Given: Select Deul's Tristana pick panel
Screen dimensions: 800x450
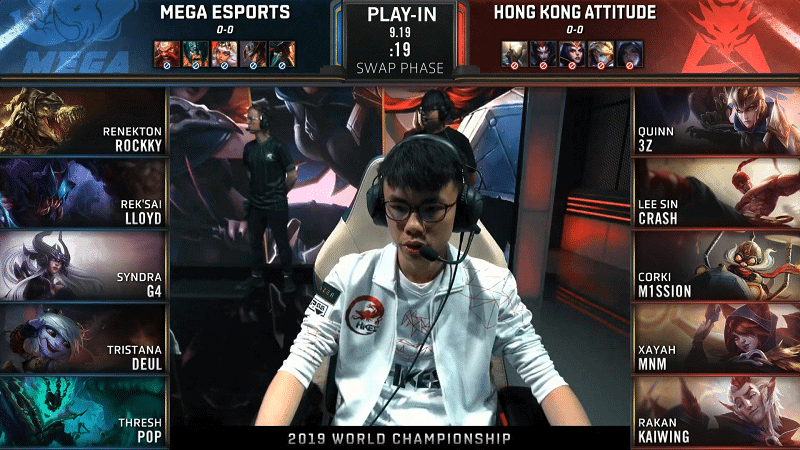Looking at the screenshot, I should click(82, 337).
